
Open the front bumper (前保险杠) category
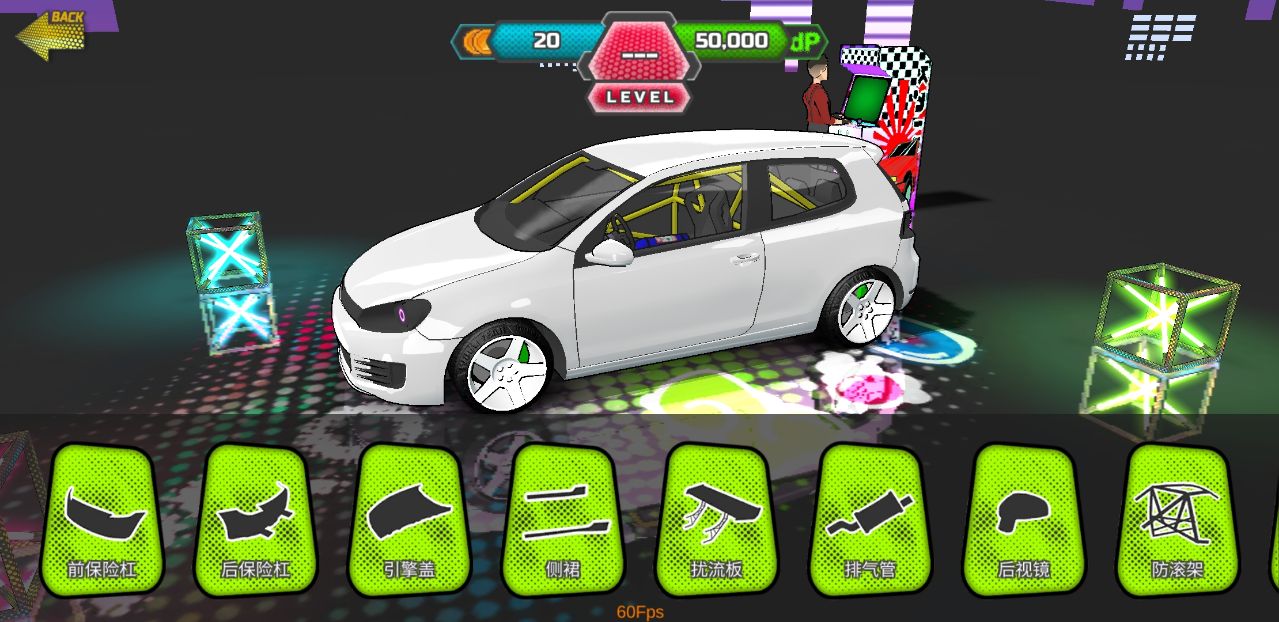(103, 520)
